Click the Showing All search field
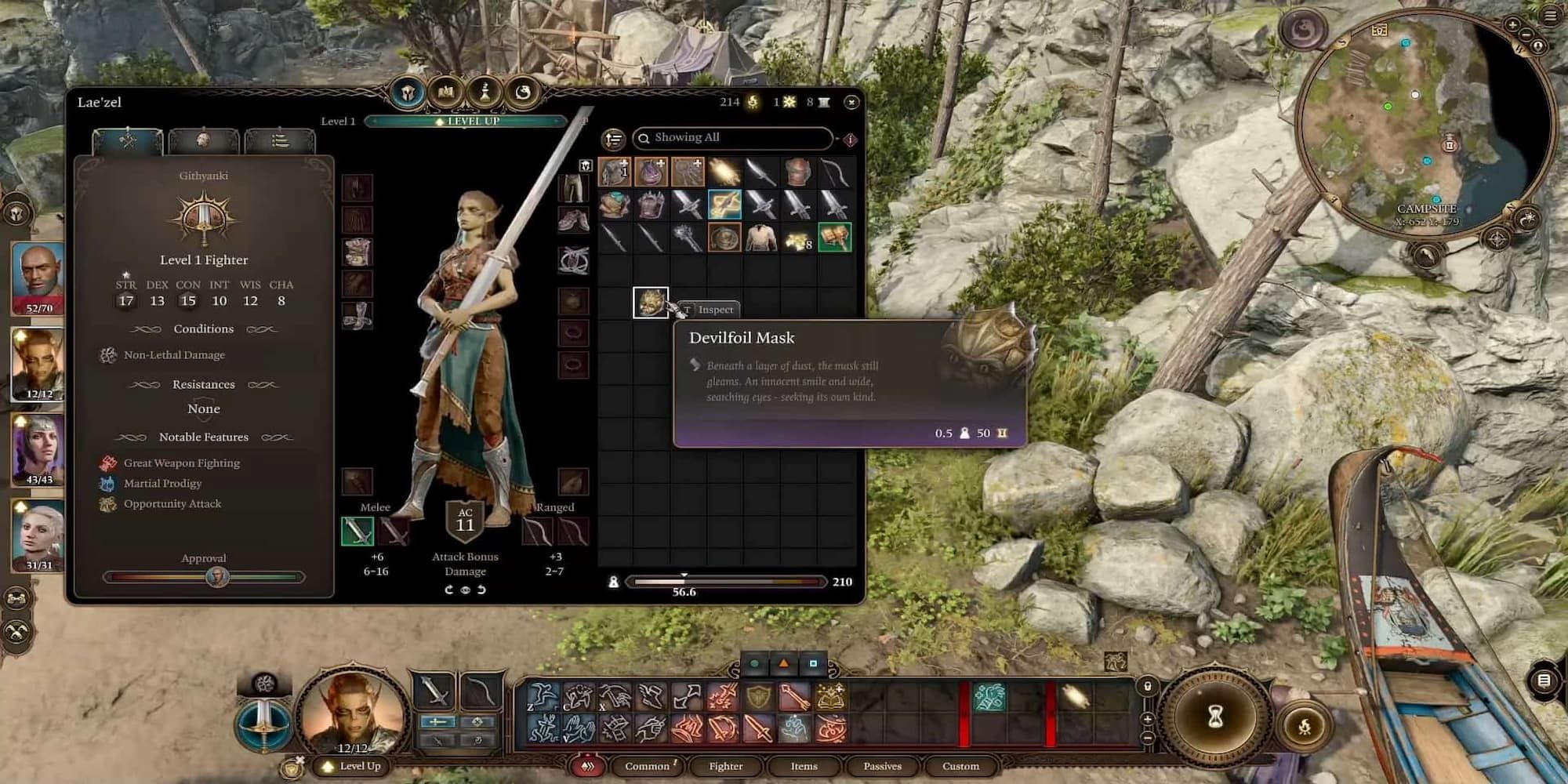 733,138
